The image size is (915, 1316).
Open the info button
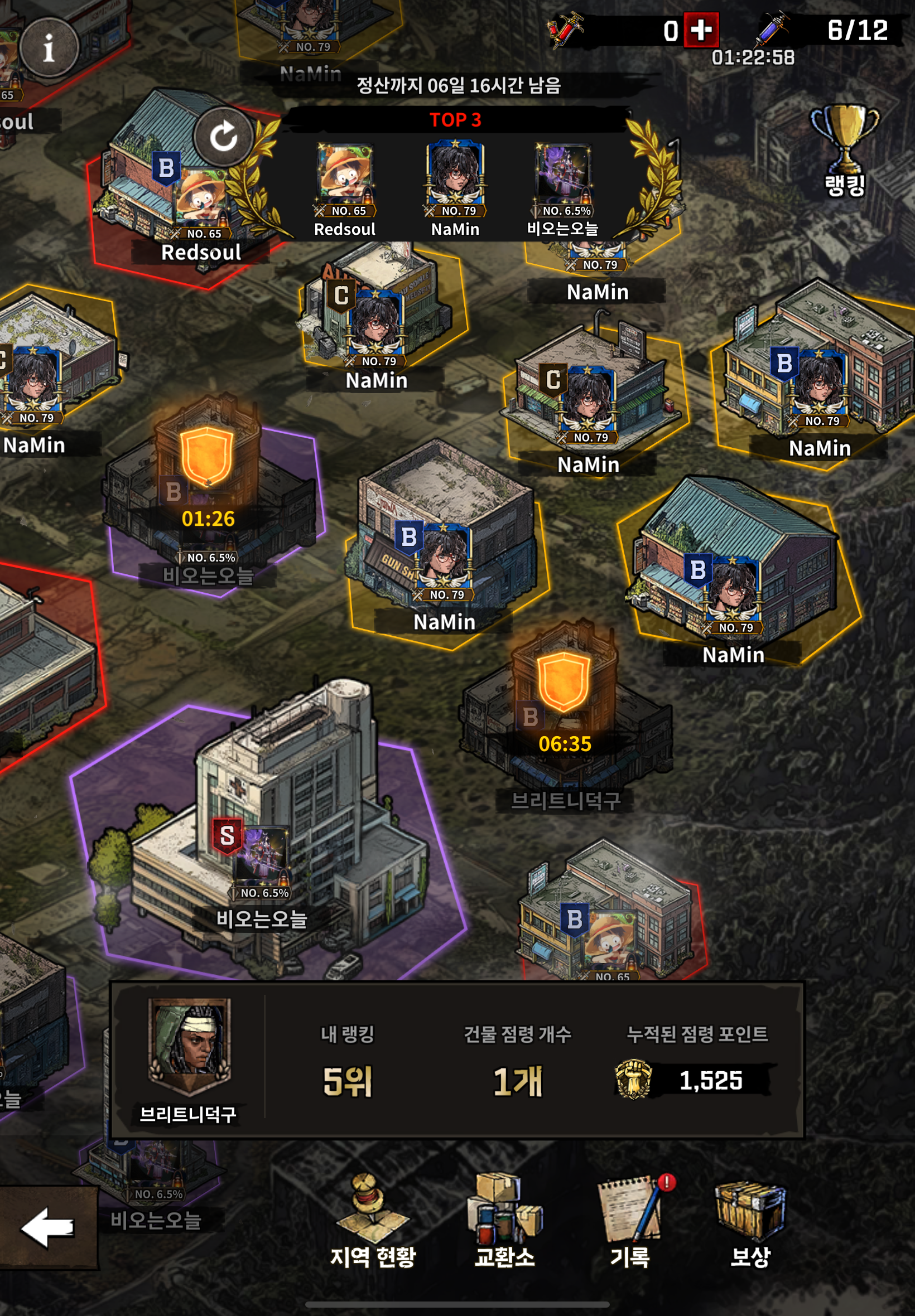pyautogui.click(x=49, y=47)
